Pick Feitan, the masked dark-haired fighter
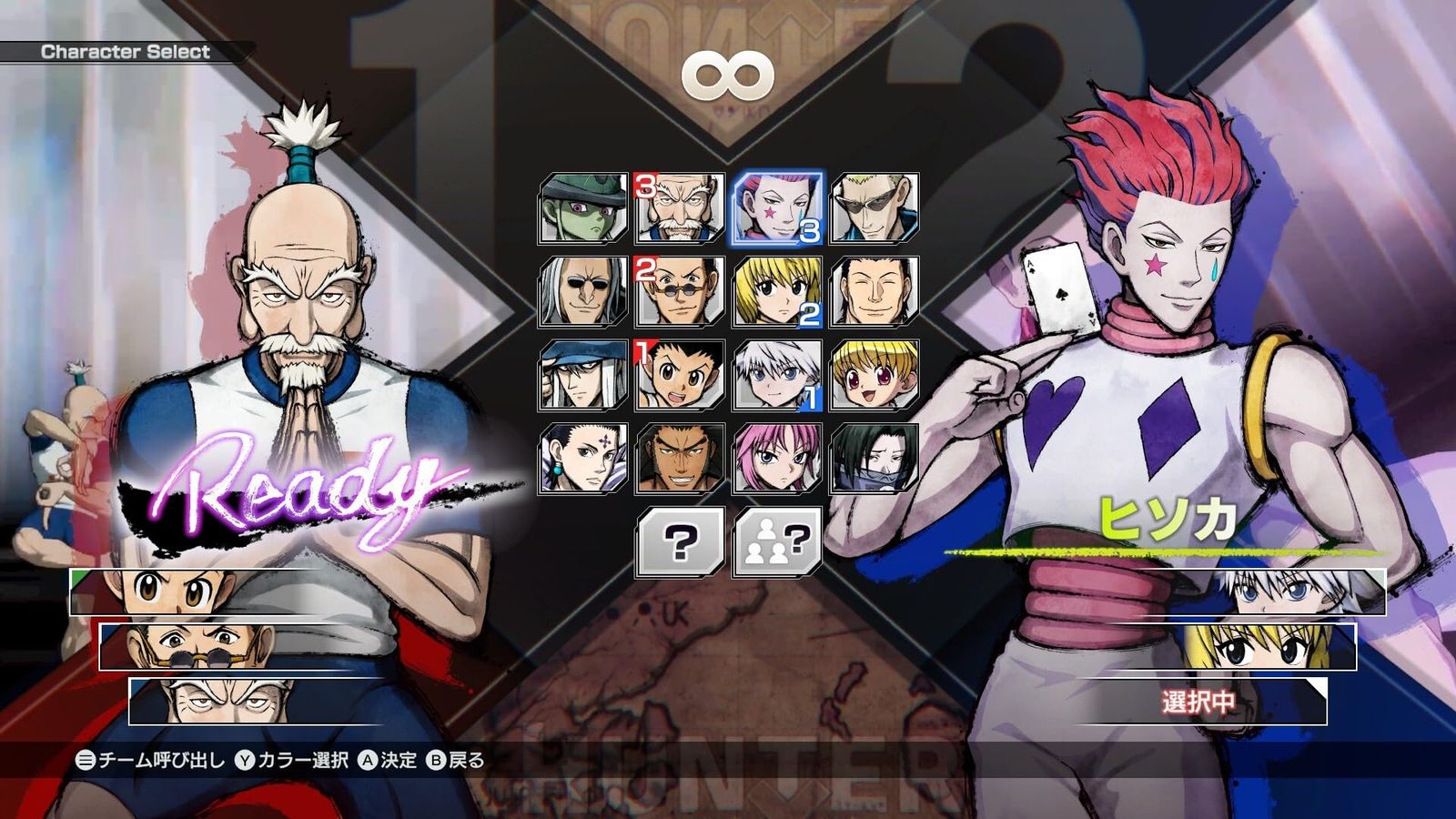 click(875, 458)
